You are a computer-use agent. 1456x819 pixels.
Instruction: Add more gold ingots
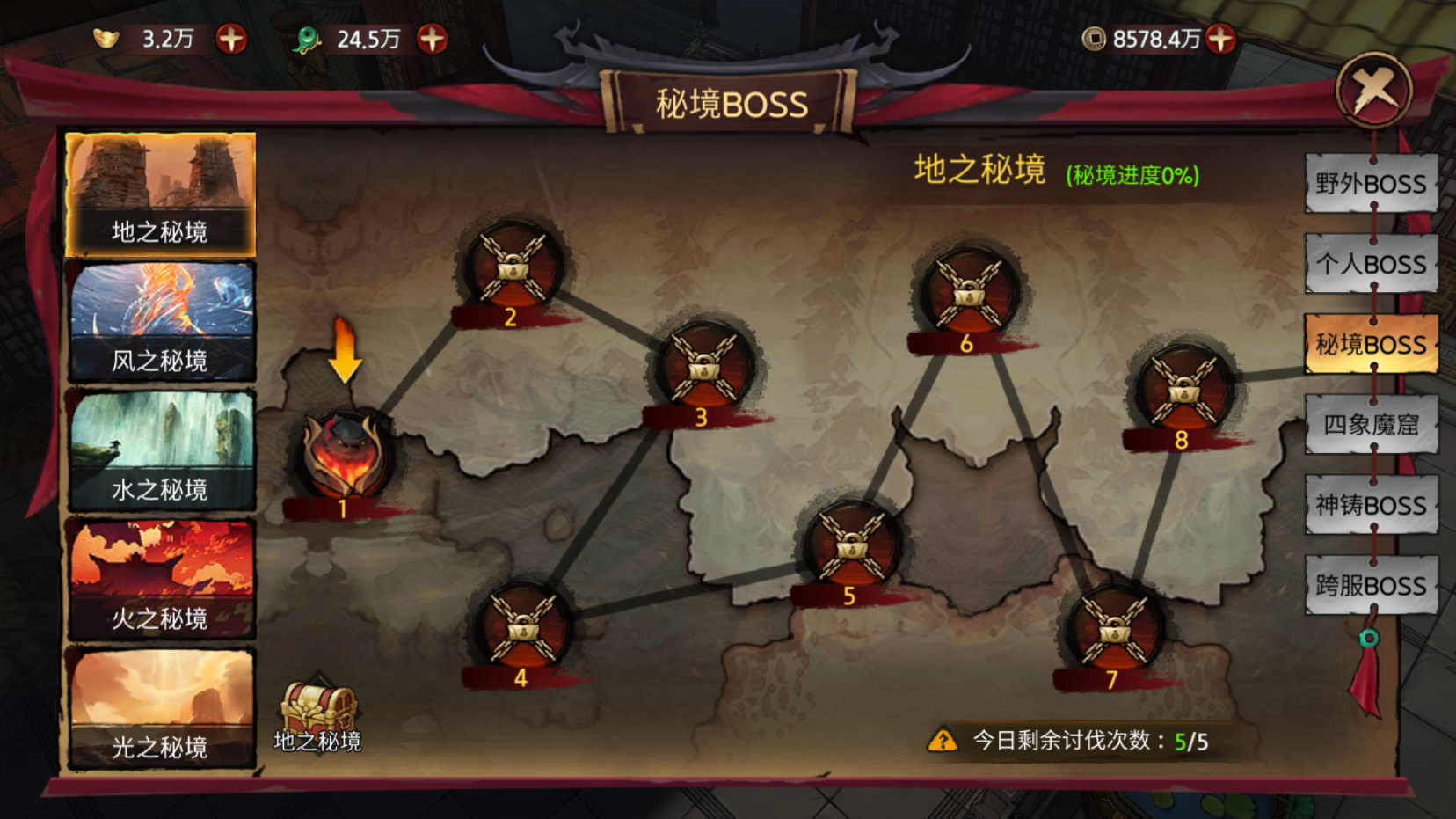[x=231, y=39]
